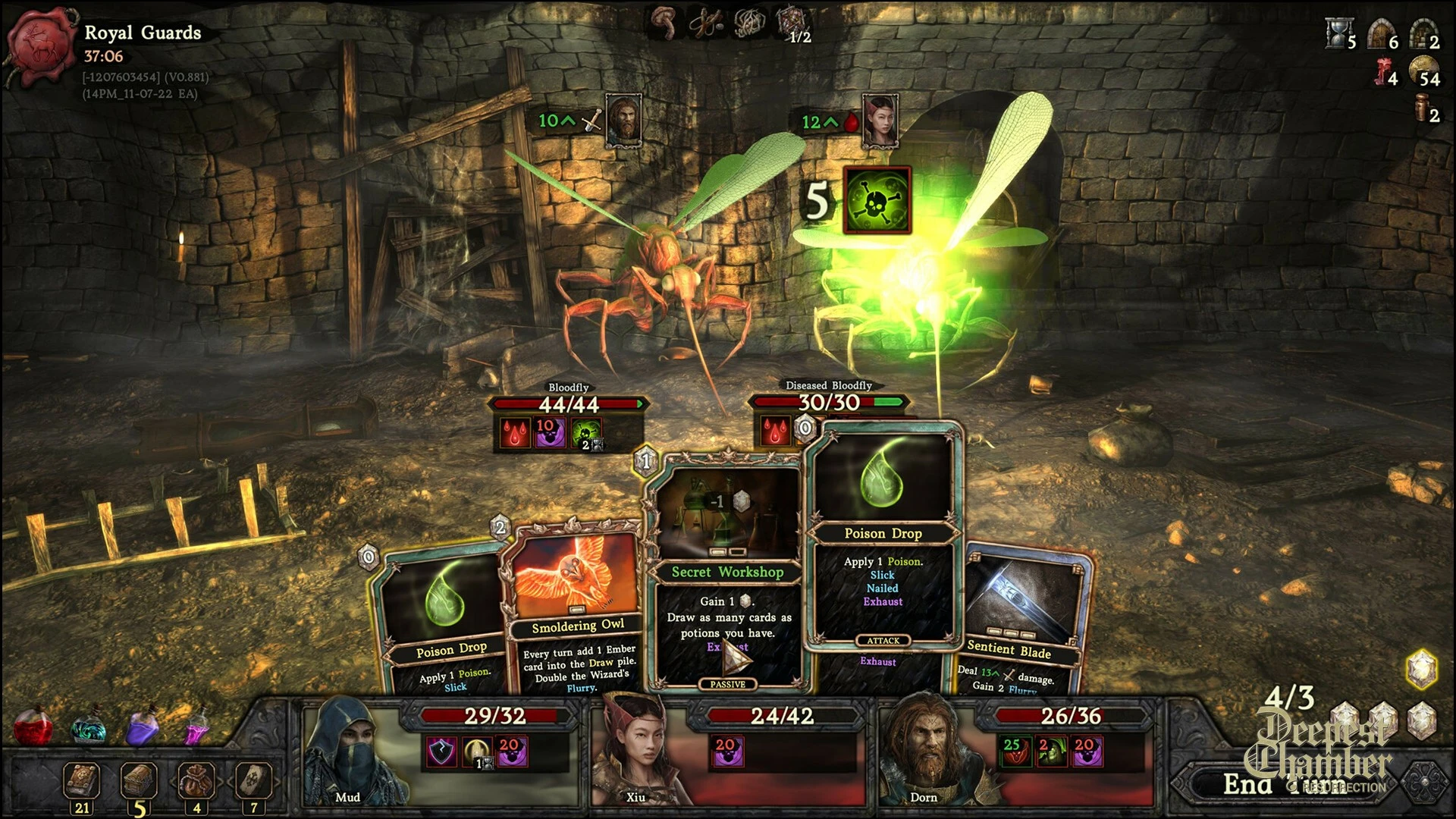Open the spellbook draw pile
Screen dimensions: 1456x819
81,782
